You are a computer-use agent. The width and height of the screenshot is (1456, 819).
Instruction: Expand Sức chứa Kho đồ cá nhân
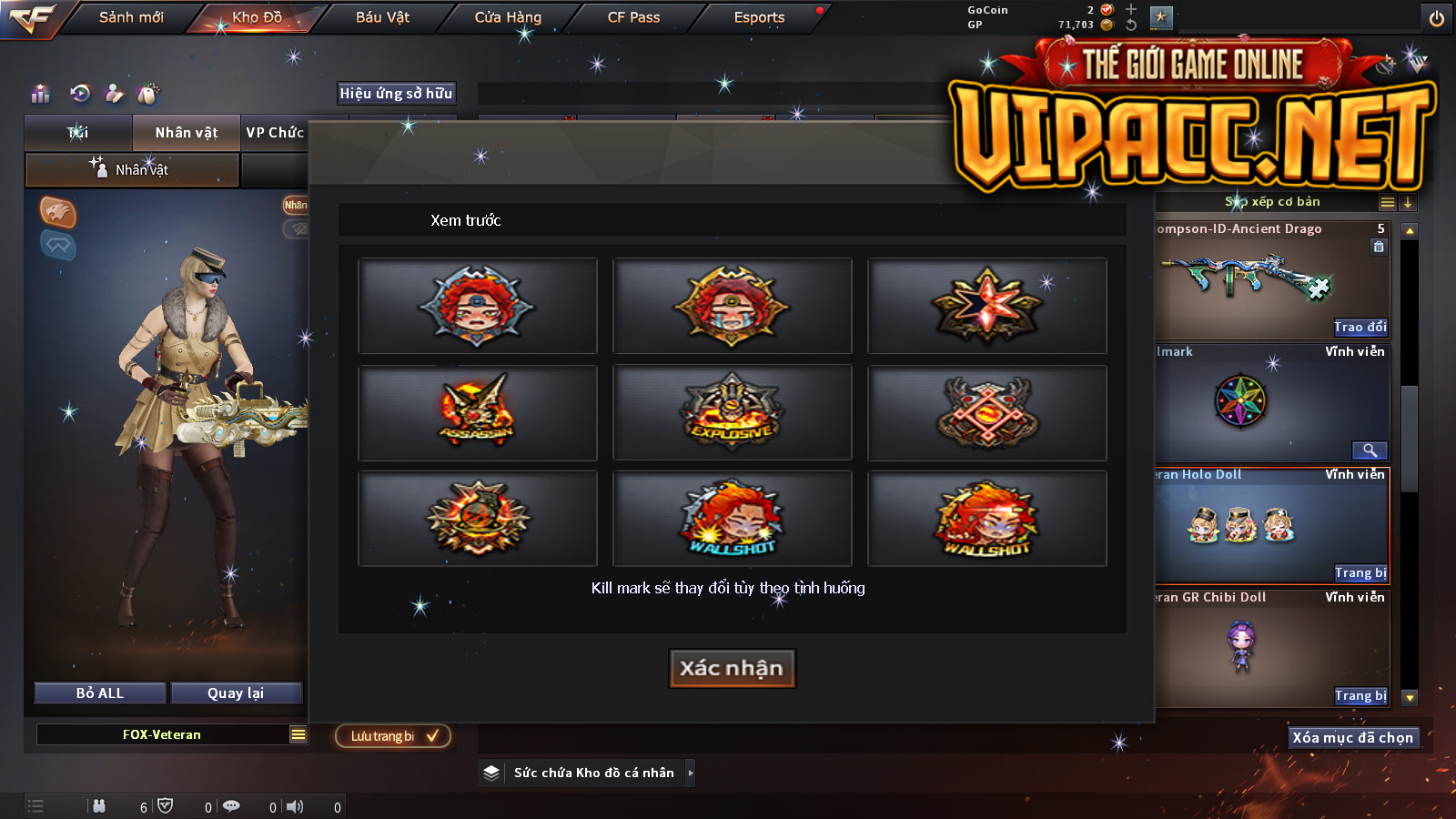pos(691,773)
